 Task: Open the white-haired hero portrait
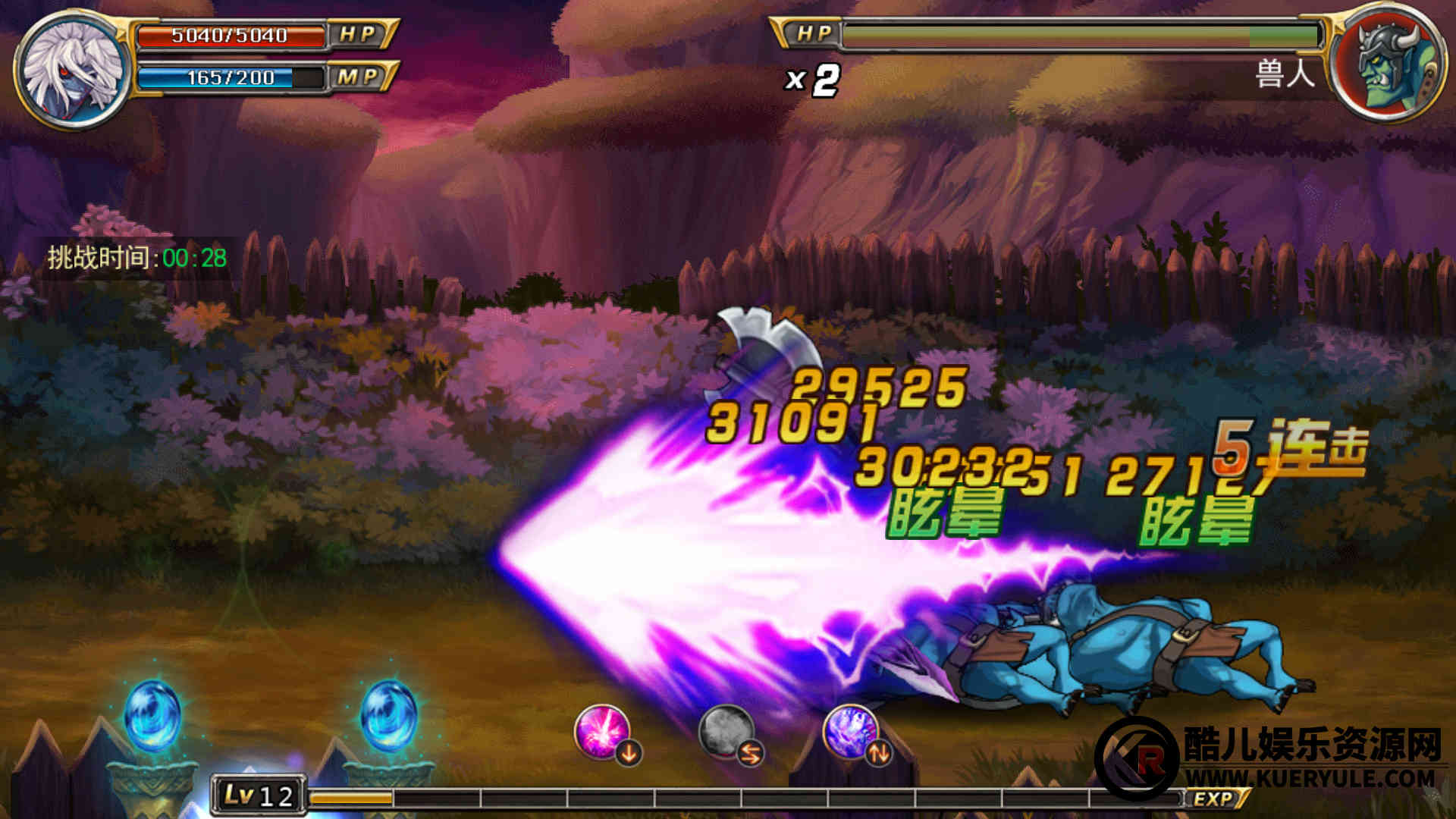click(74, 70)
